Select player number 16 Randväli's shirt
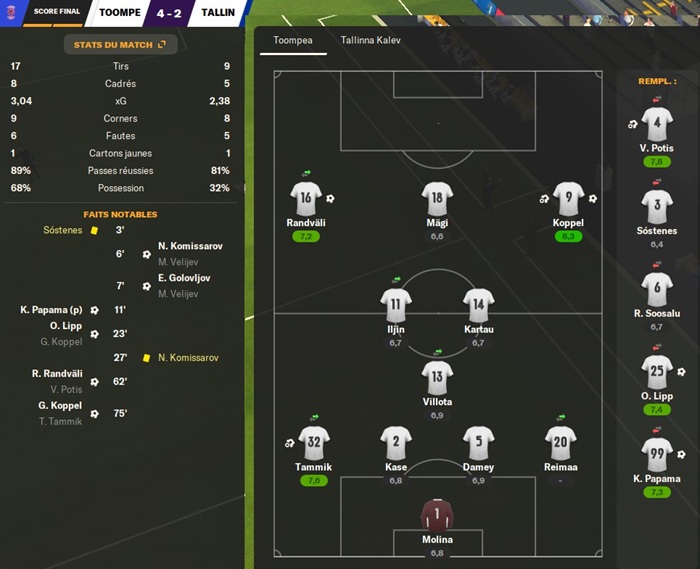The height and width of the screenshot is (569, 700). click(306, 197)
